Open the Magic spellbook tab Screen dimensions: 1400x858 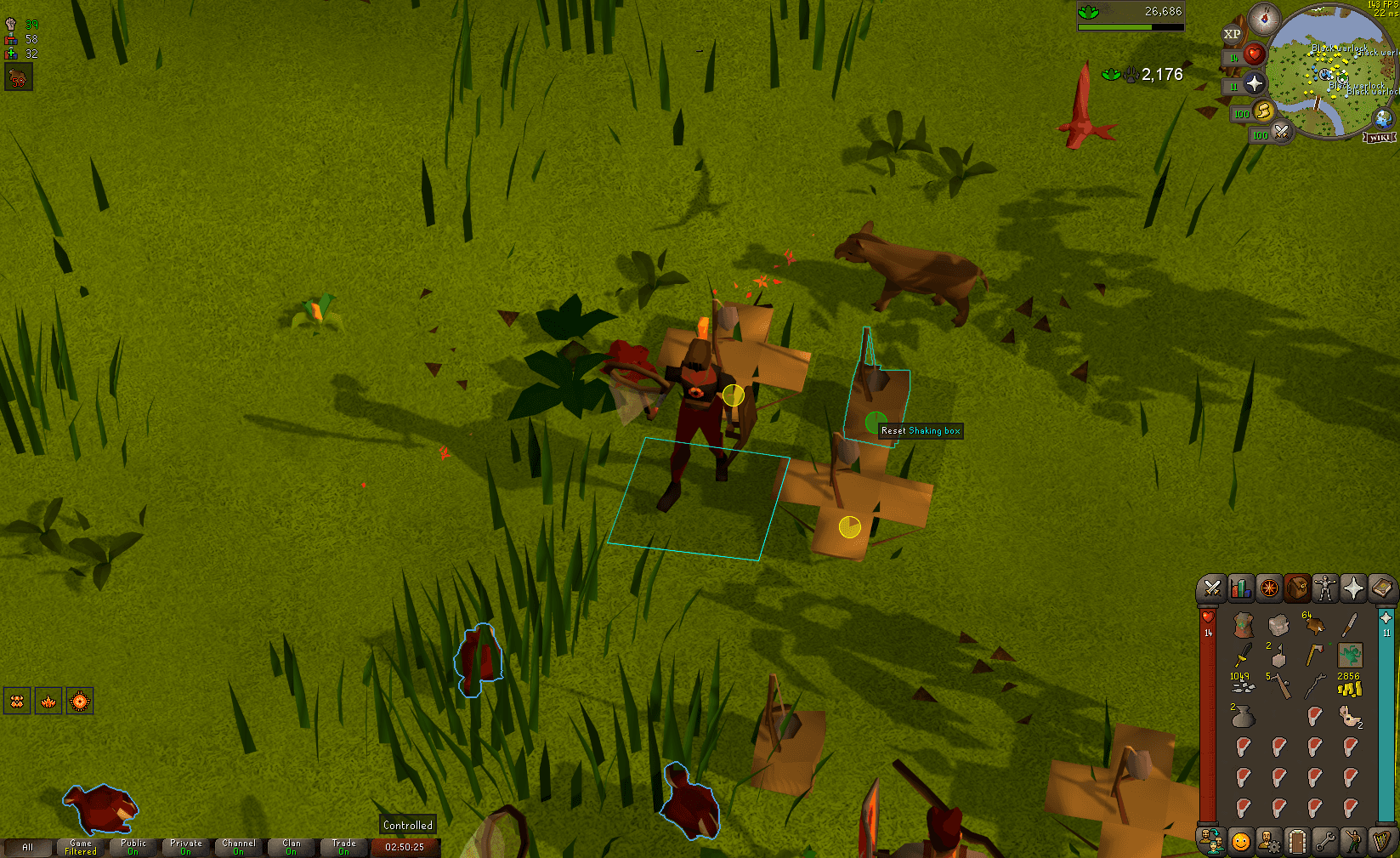point(1381,588)
